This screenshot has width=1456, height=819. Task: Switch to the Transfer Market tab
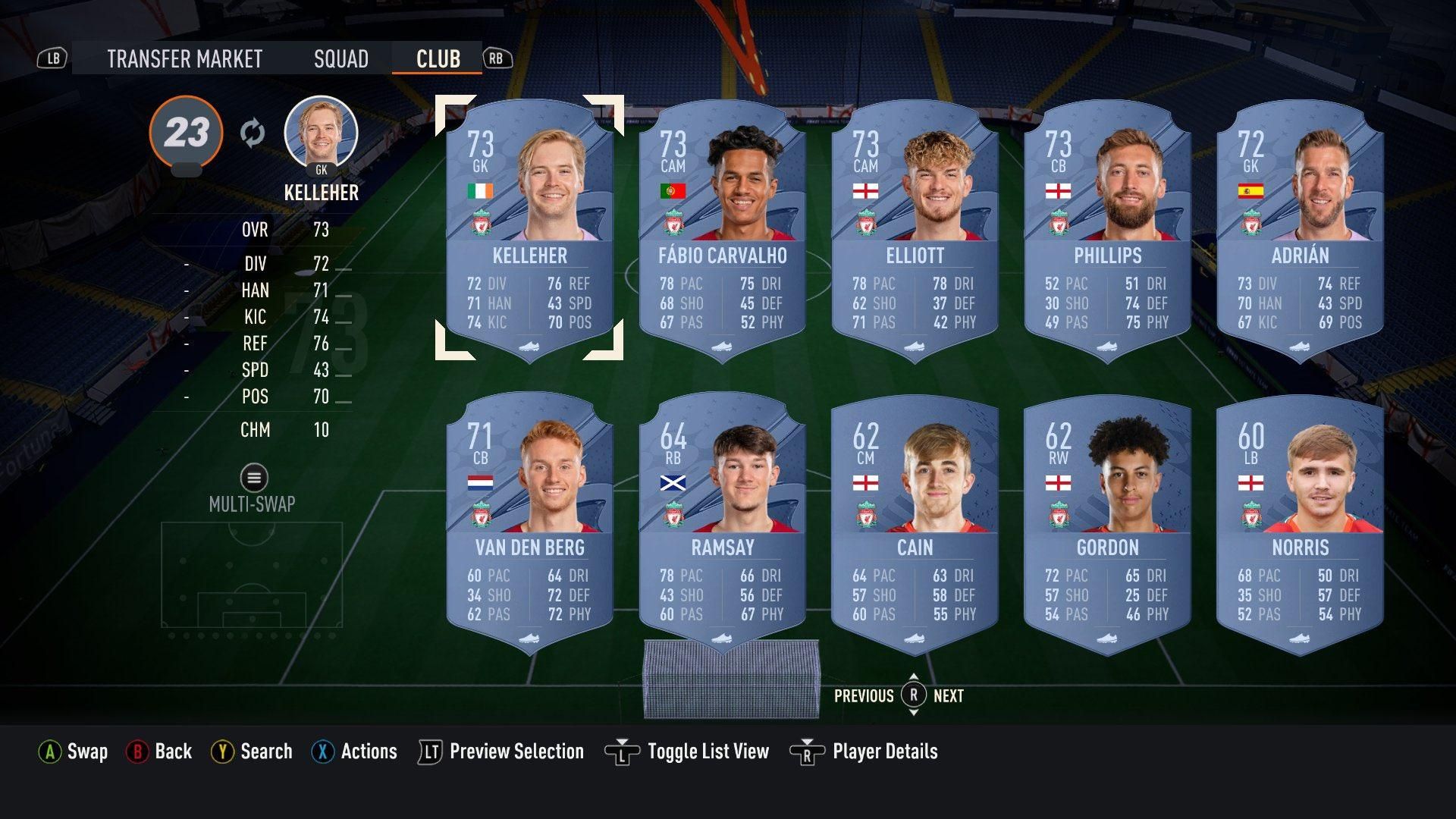184,59
